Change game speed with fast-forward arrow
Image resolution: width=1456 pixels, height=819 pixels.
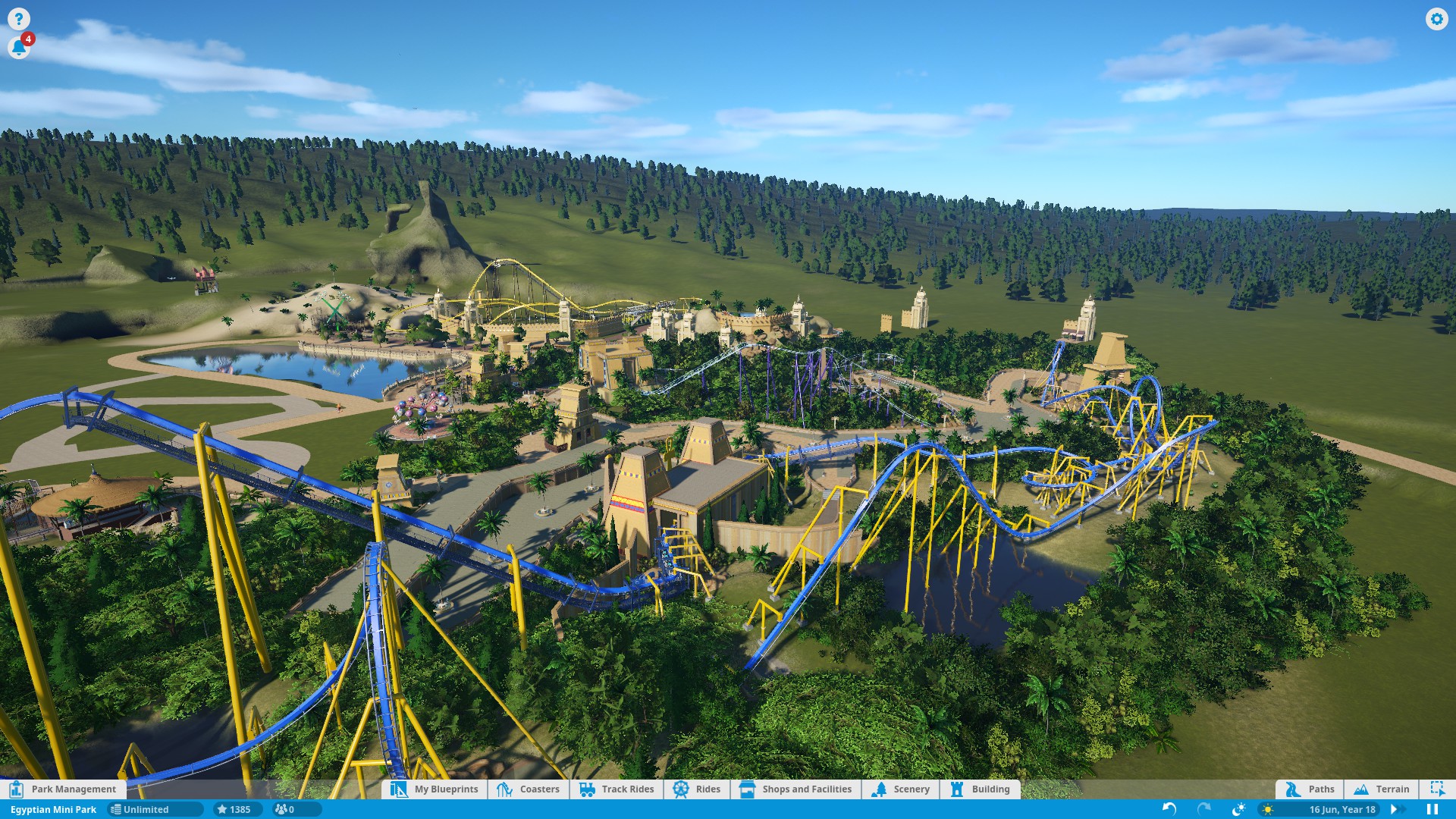click(1394, 809)
